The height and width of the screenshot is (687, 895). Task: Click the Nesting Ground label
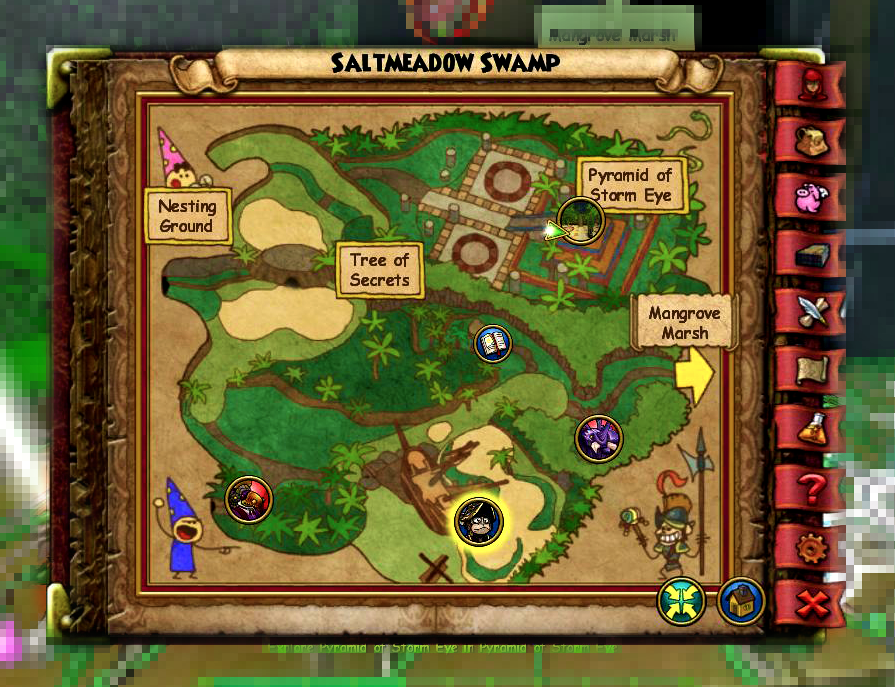click(187, 216)
